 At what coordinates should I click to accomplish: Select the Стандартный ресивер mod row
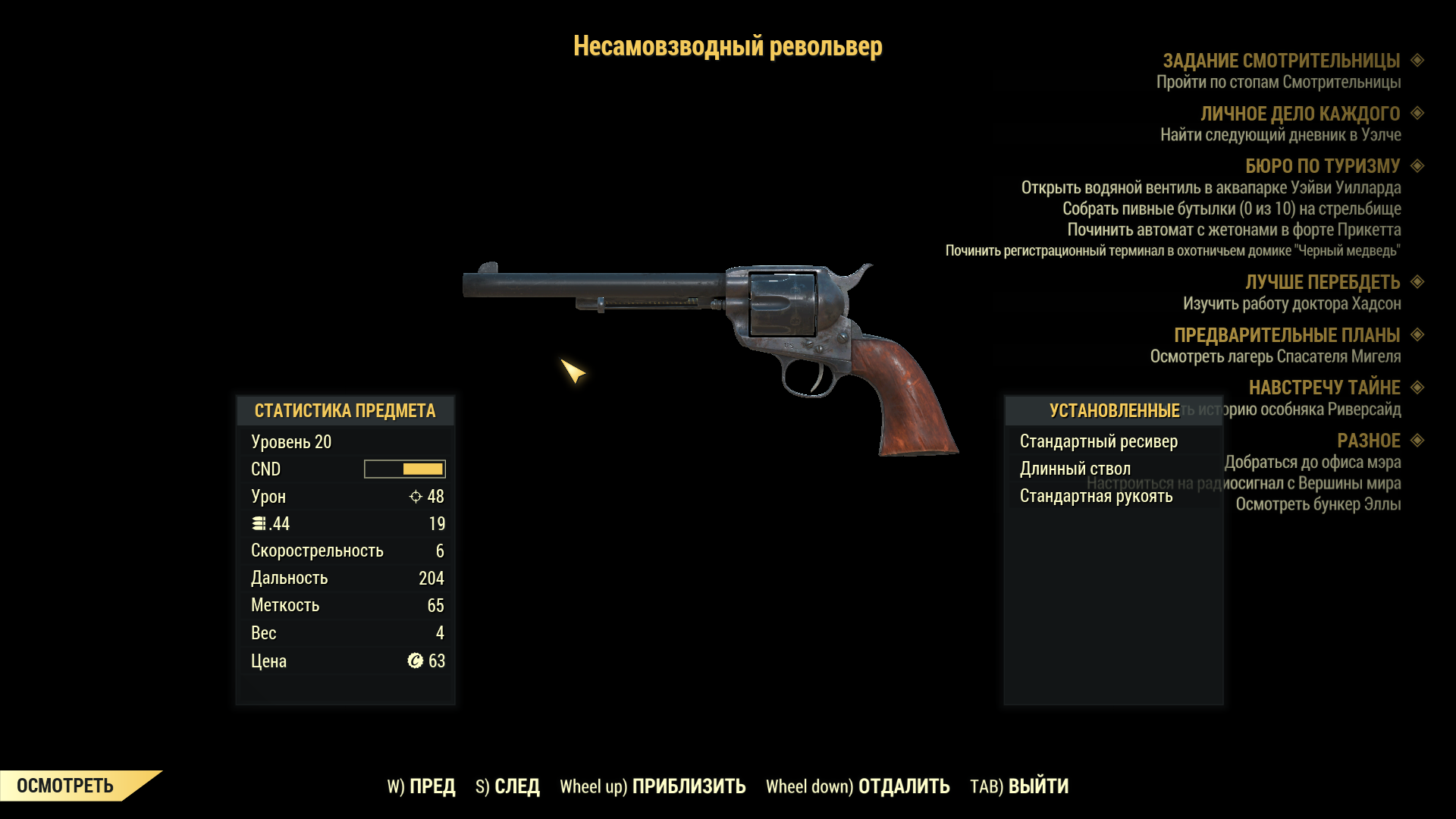point(1098,441)
